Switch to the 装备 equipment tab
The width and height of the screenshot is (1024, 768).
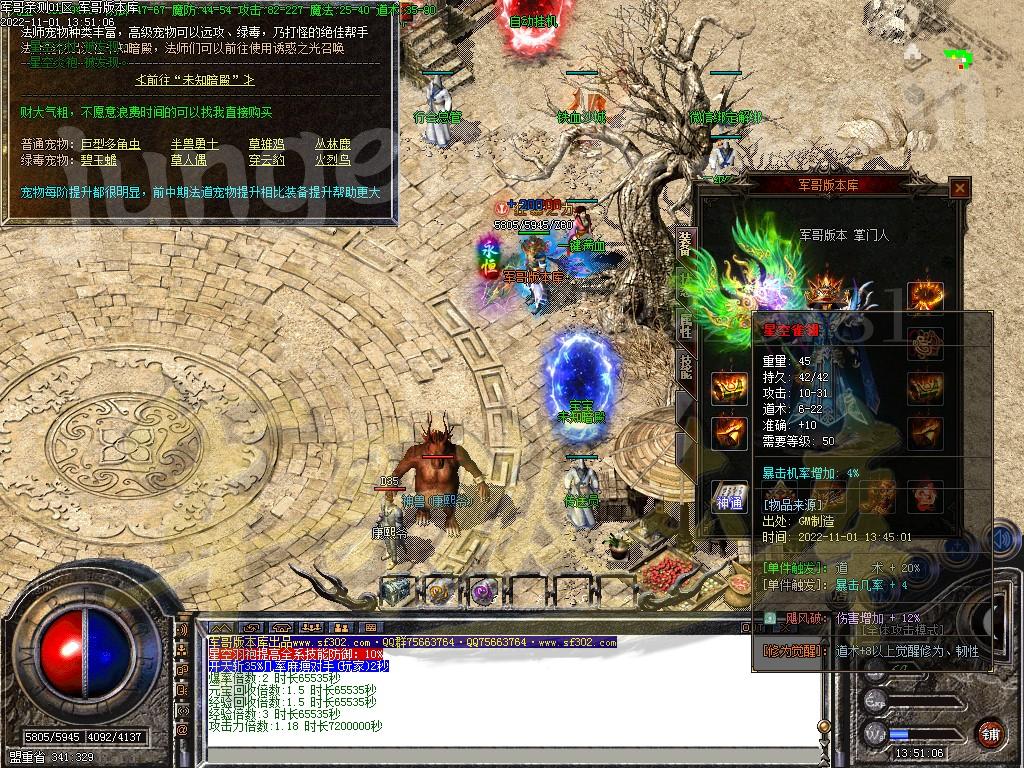tap(685, 243)
